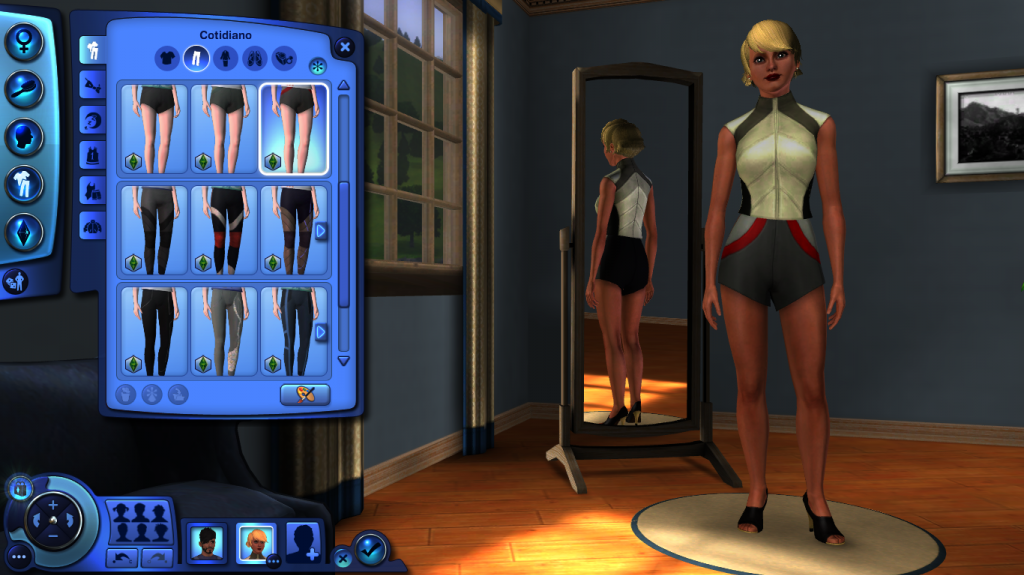Cancel Create a Sim with X button

343,558
